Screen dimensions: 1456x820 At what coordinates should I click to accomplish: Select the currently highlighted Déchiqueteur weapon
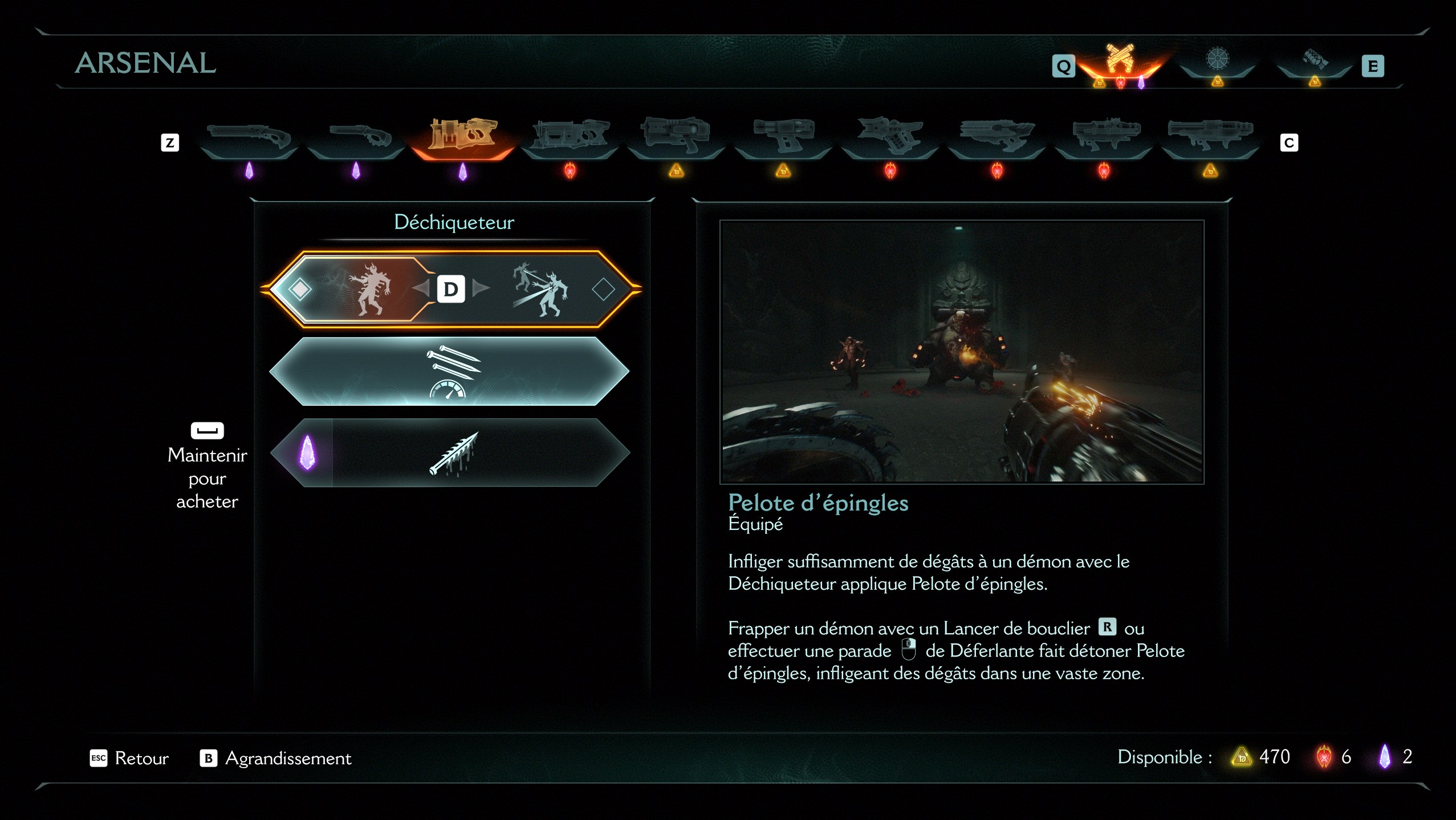(462, 136)
